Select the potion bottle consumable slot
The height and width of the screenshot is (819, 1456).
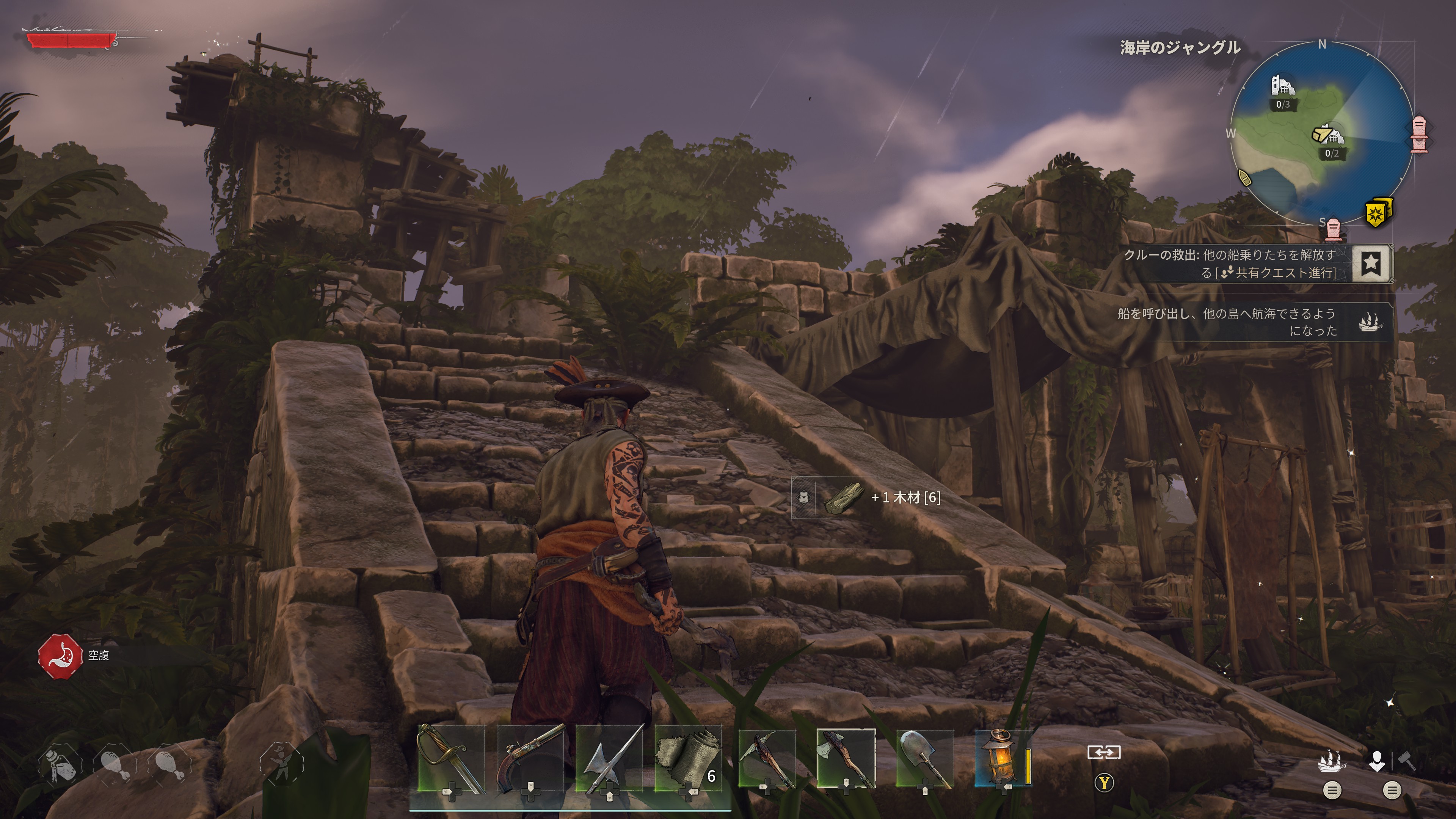tap(60, 764)
